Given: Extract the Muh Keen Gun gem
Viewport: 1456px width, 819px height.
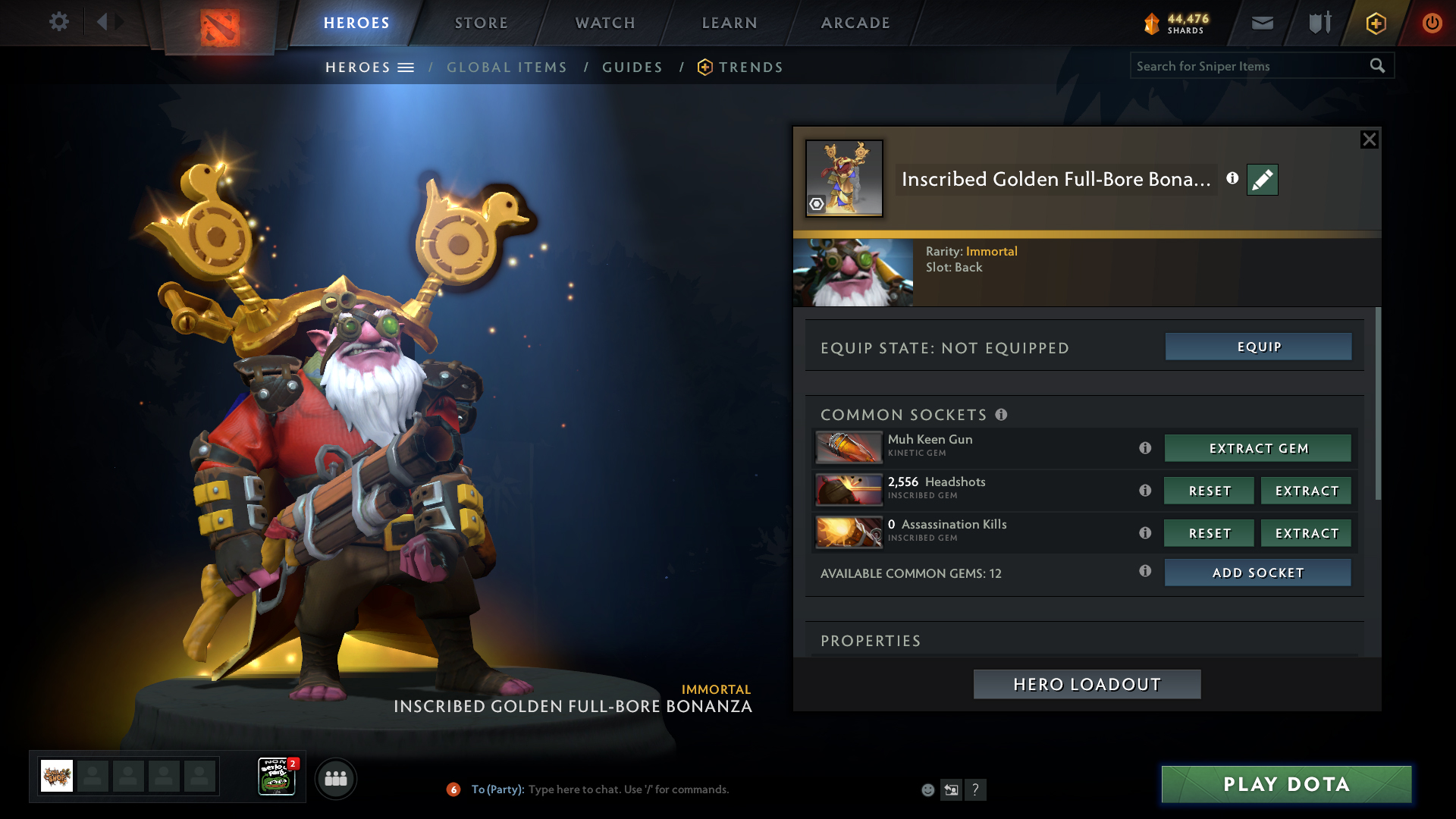Looking at the screenshot, I should (x=1258, y=448).
